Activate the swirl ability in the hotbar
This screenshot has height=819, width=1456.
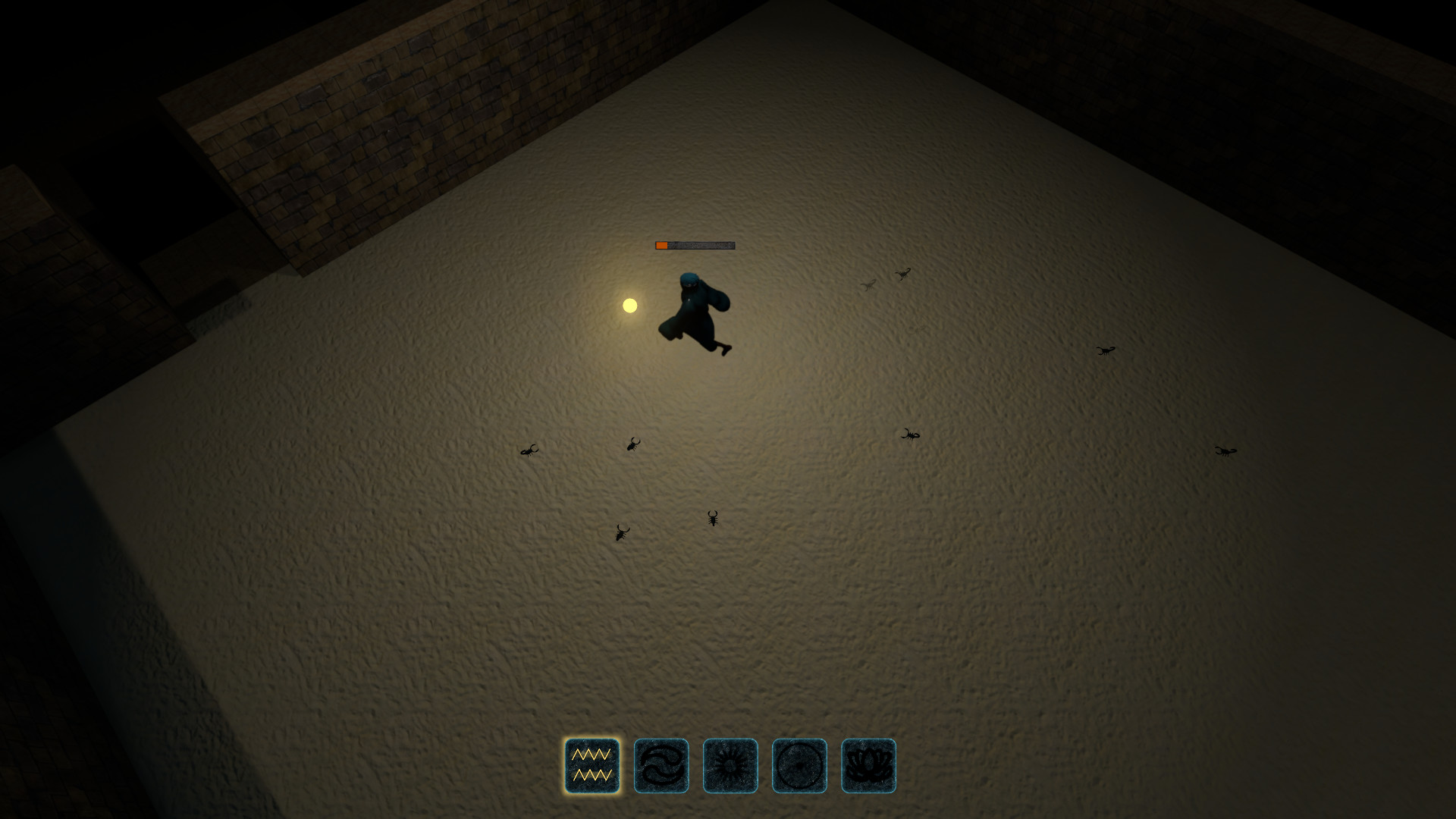661,766
